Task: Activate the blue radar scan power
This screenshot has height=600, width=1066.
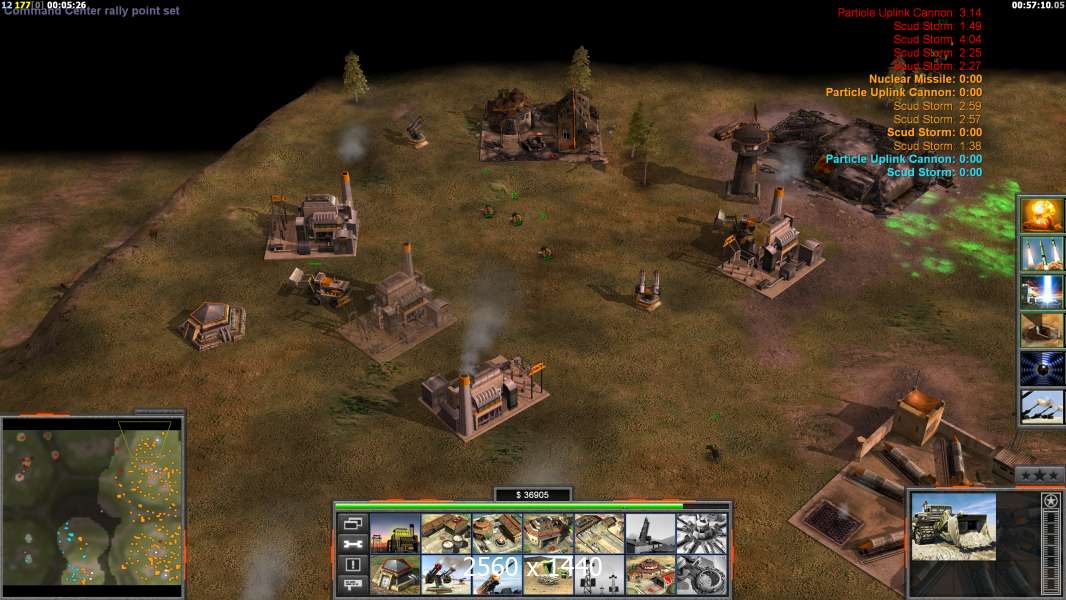Action: (x=1042, y=368)
